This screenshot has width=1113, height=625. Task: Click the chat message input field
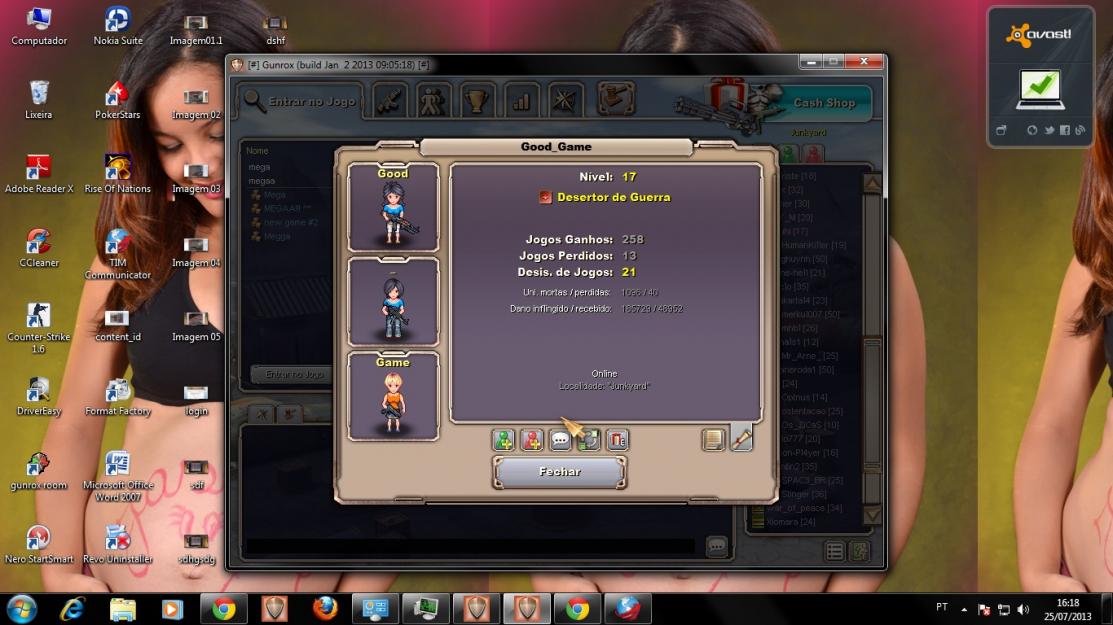(x=470, y=547)
